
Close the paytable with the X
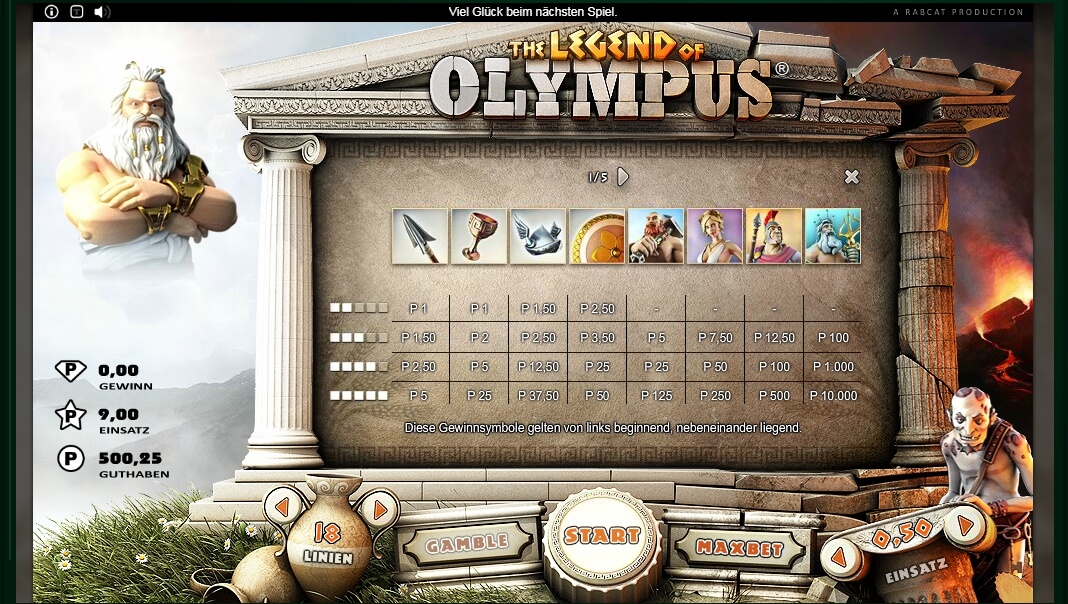[x=851, y=177]
